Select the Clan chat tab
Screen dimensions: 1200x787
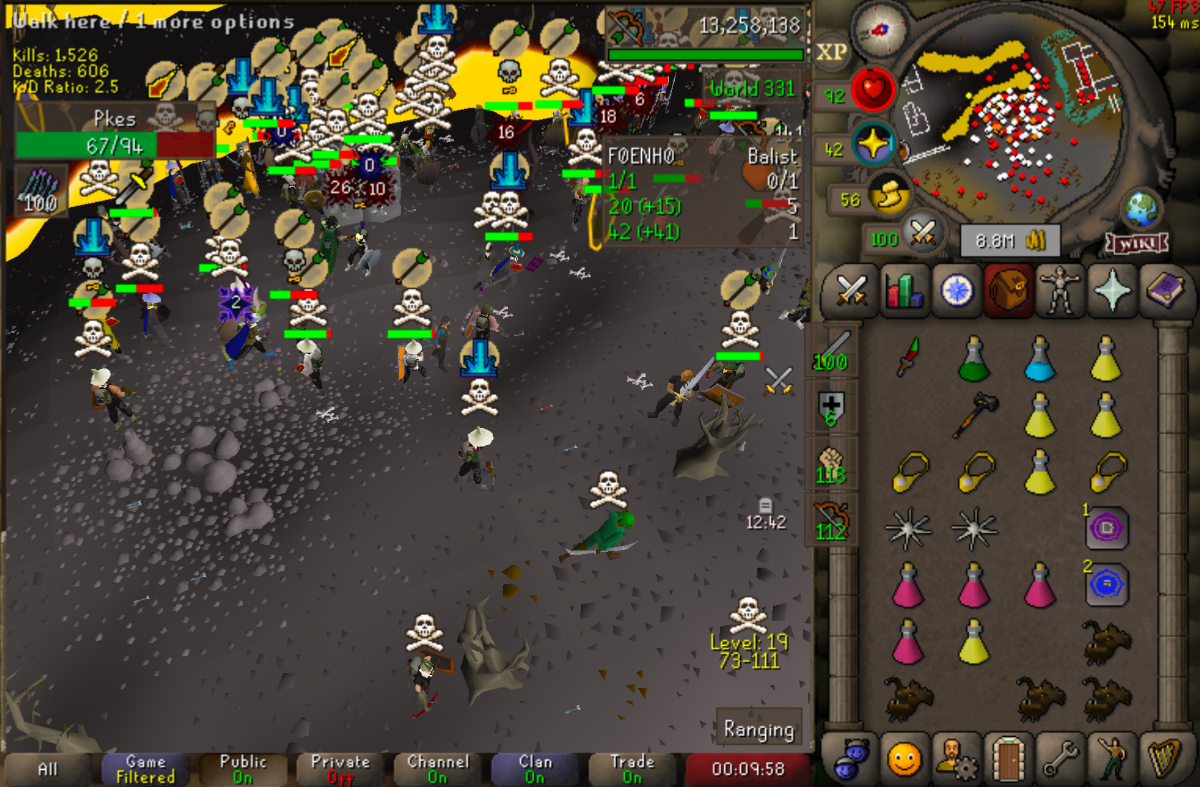coord(536,768)
